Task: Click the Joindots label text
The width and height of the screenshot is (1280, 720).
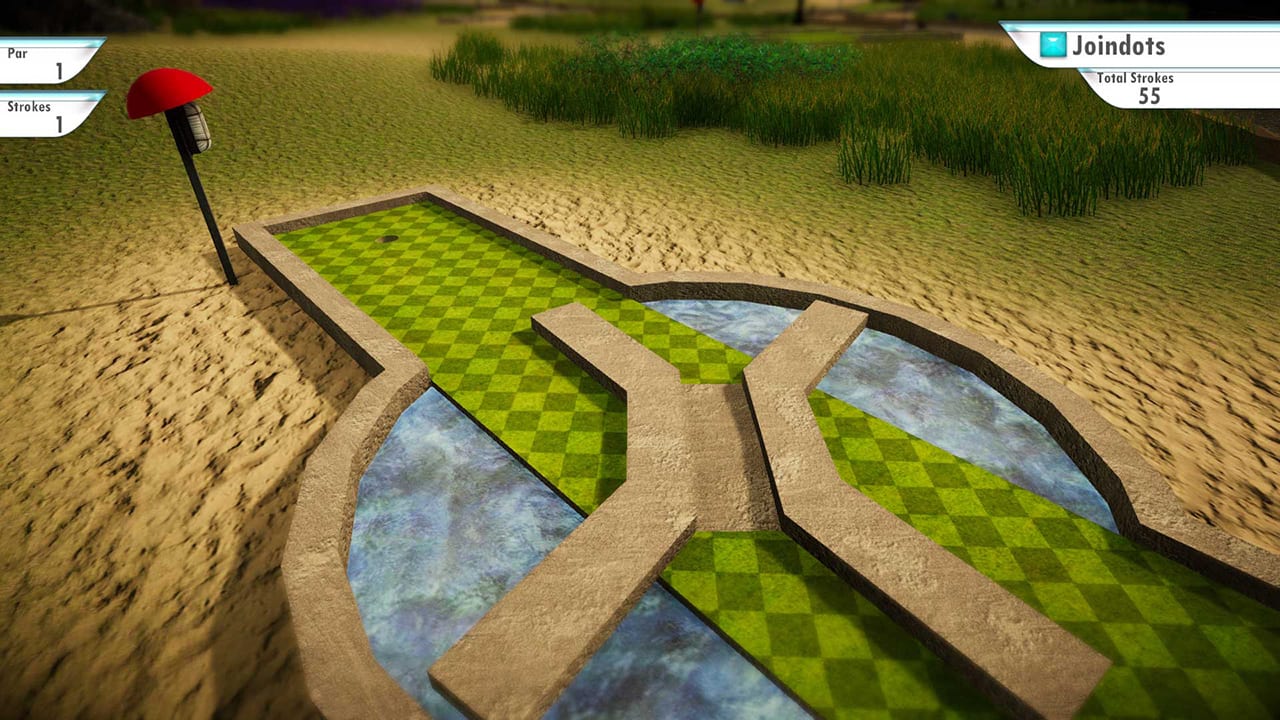Action: click(1118, 46)
